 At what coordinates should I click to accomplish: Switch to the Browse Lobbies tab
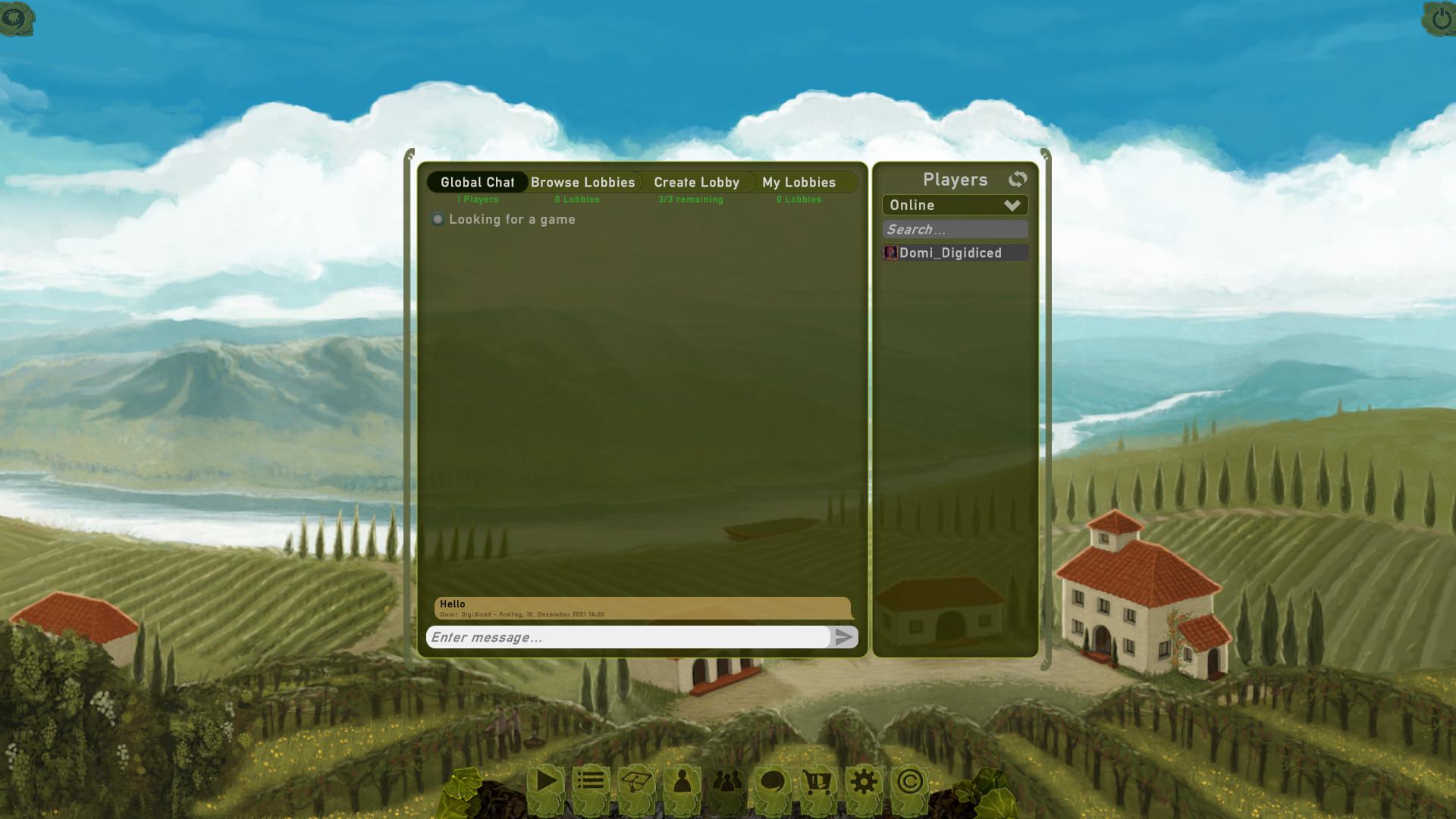click(582, 182)
